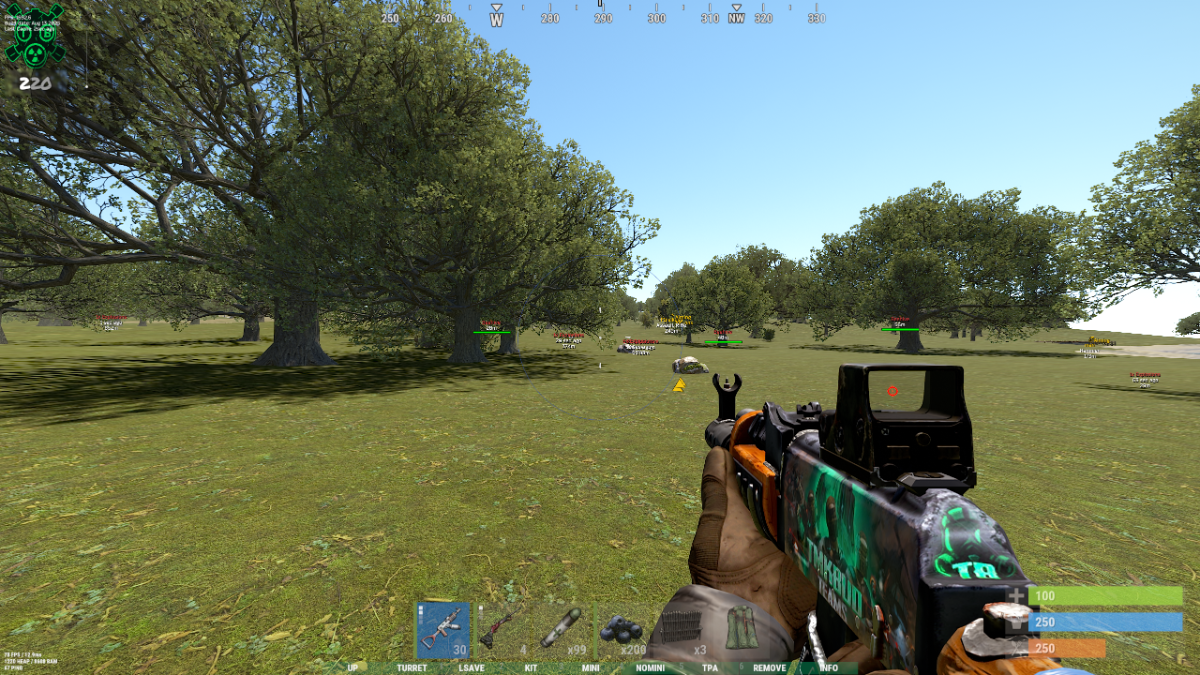Select the bolt-action rifle hotbar slot
Screen dimensions: 1200x675
click(x=502, y=629)
